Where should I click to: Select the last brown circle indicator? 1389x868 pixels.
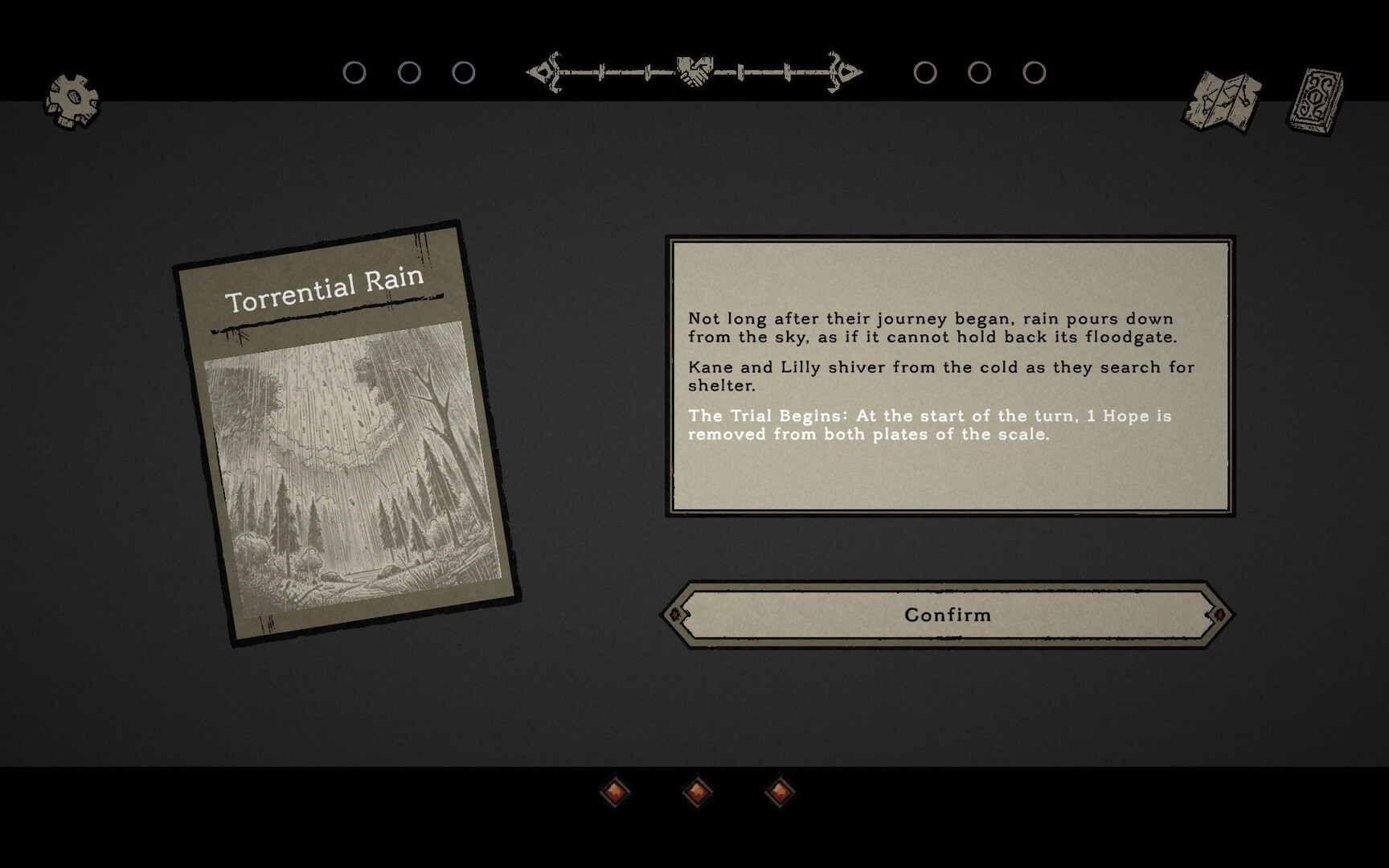[1033, 72]
